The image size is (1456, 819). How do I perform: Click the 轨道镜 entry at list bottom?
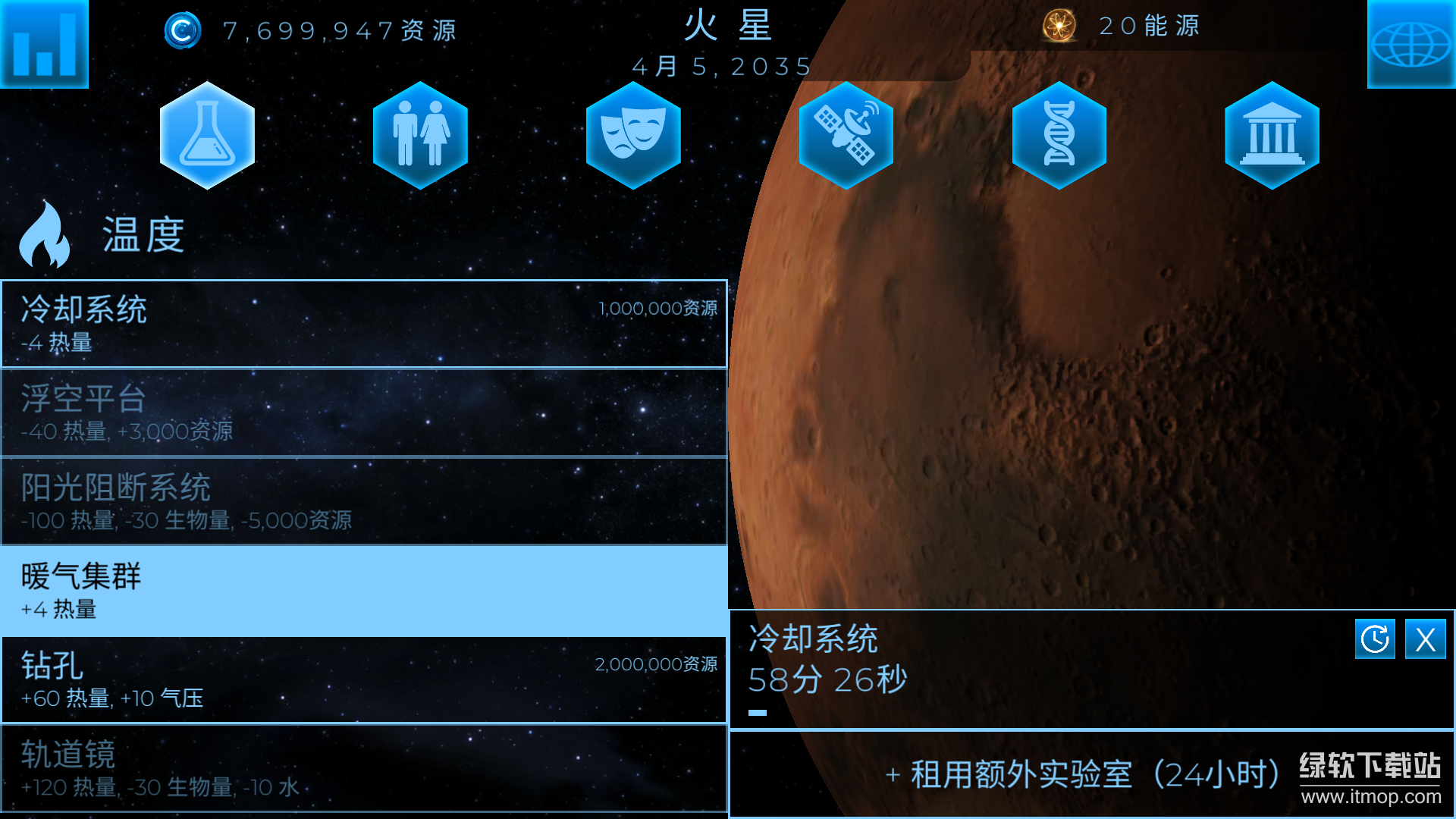click(x=364, y=768)
